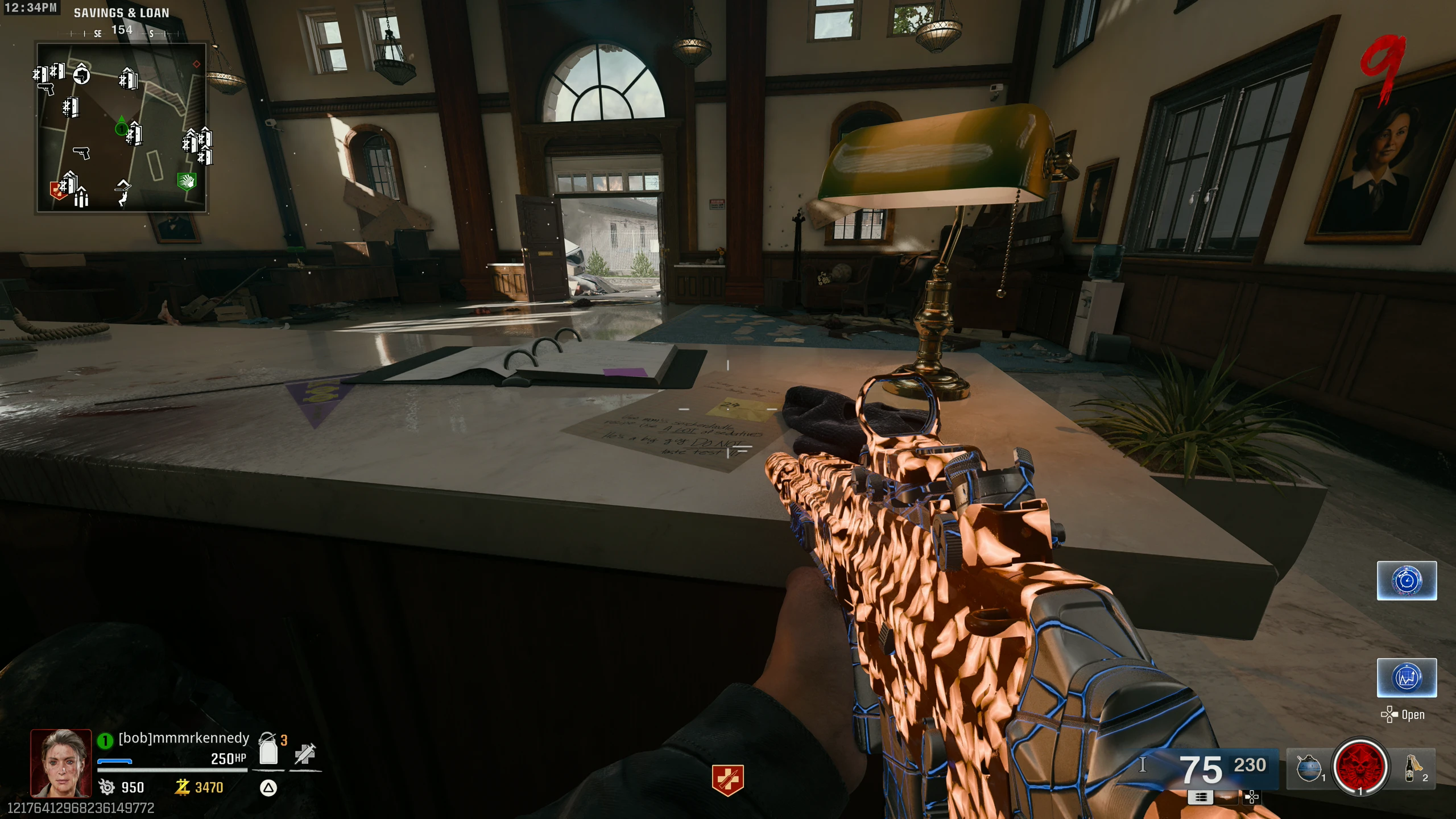Click the bullets ammo mod icon below ammo count
The image size is (1456, 819).
(1201, 797)
